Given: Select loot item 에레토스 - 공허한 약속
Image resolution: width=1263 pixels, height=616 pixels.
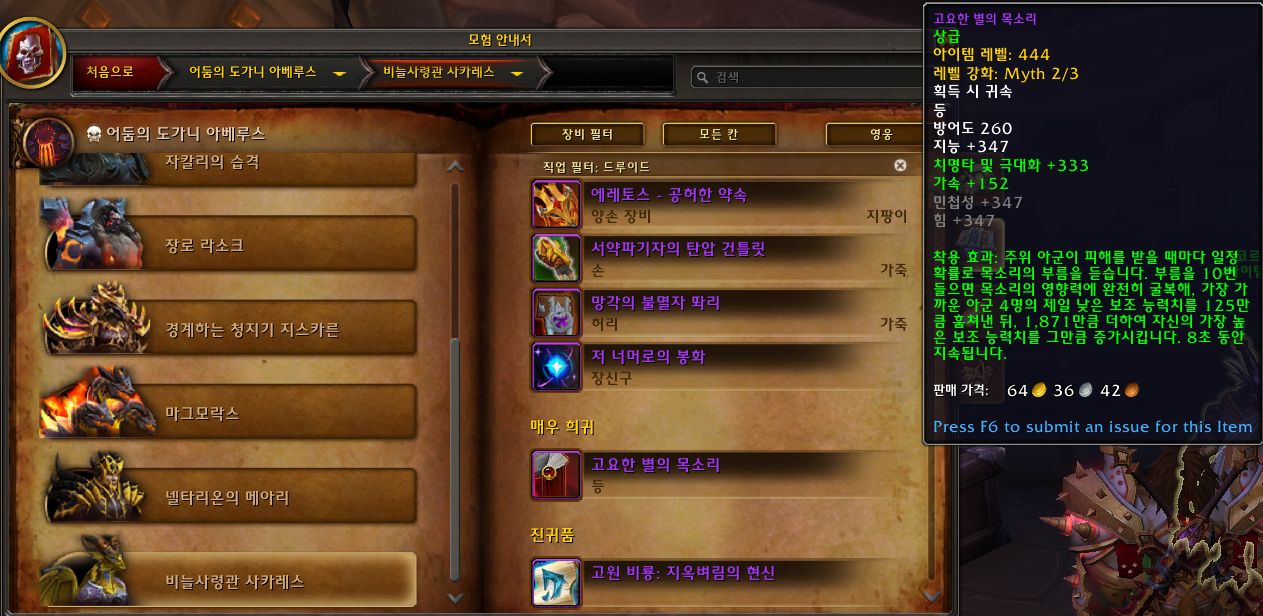Looking at the screenshot, I should pos(720,204).
